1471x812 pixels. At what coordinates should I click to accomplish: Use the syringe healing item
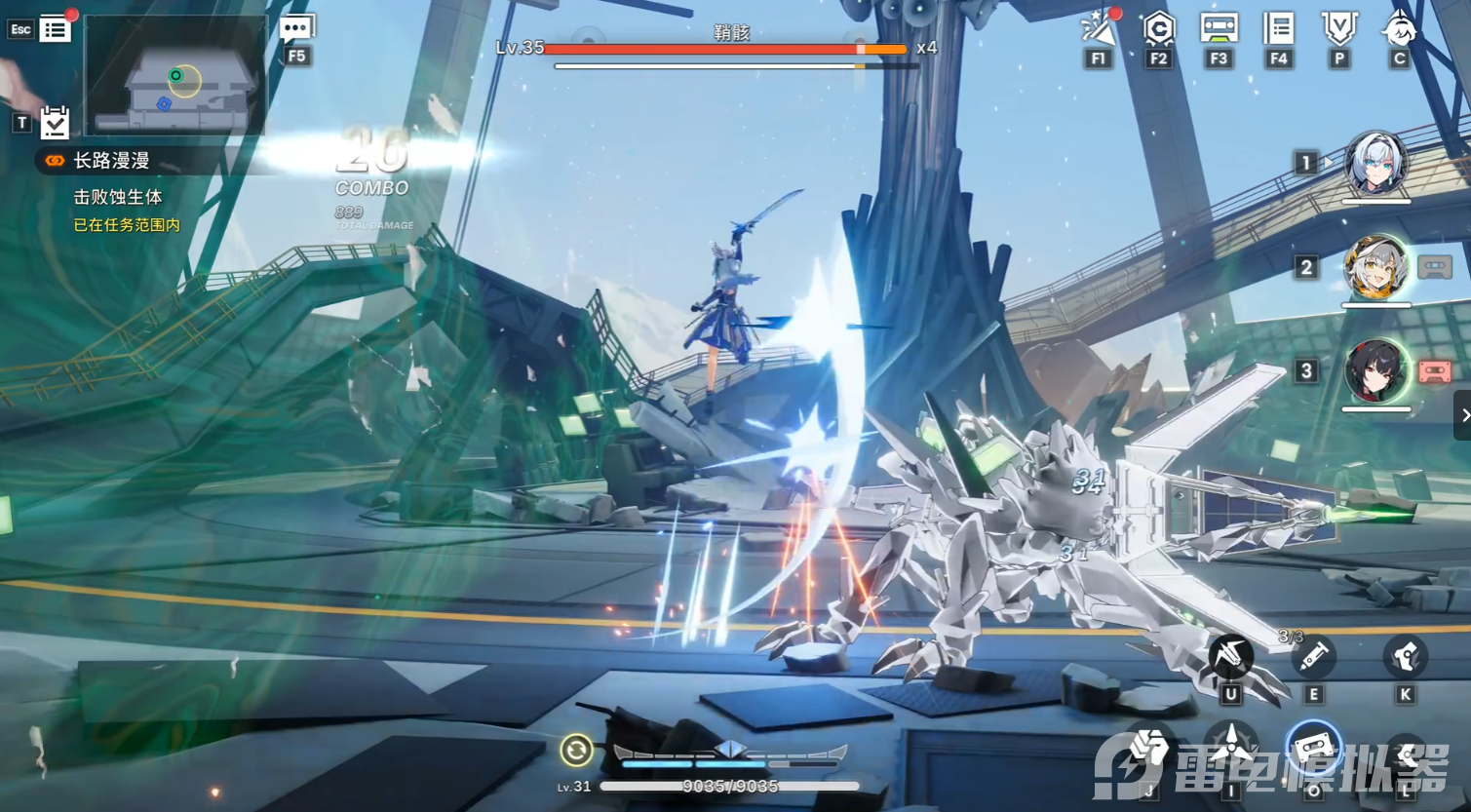point(1312,656)
